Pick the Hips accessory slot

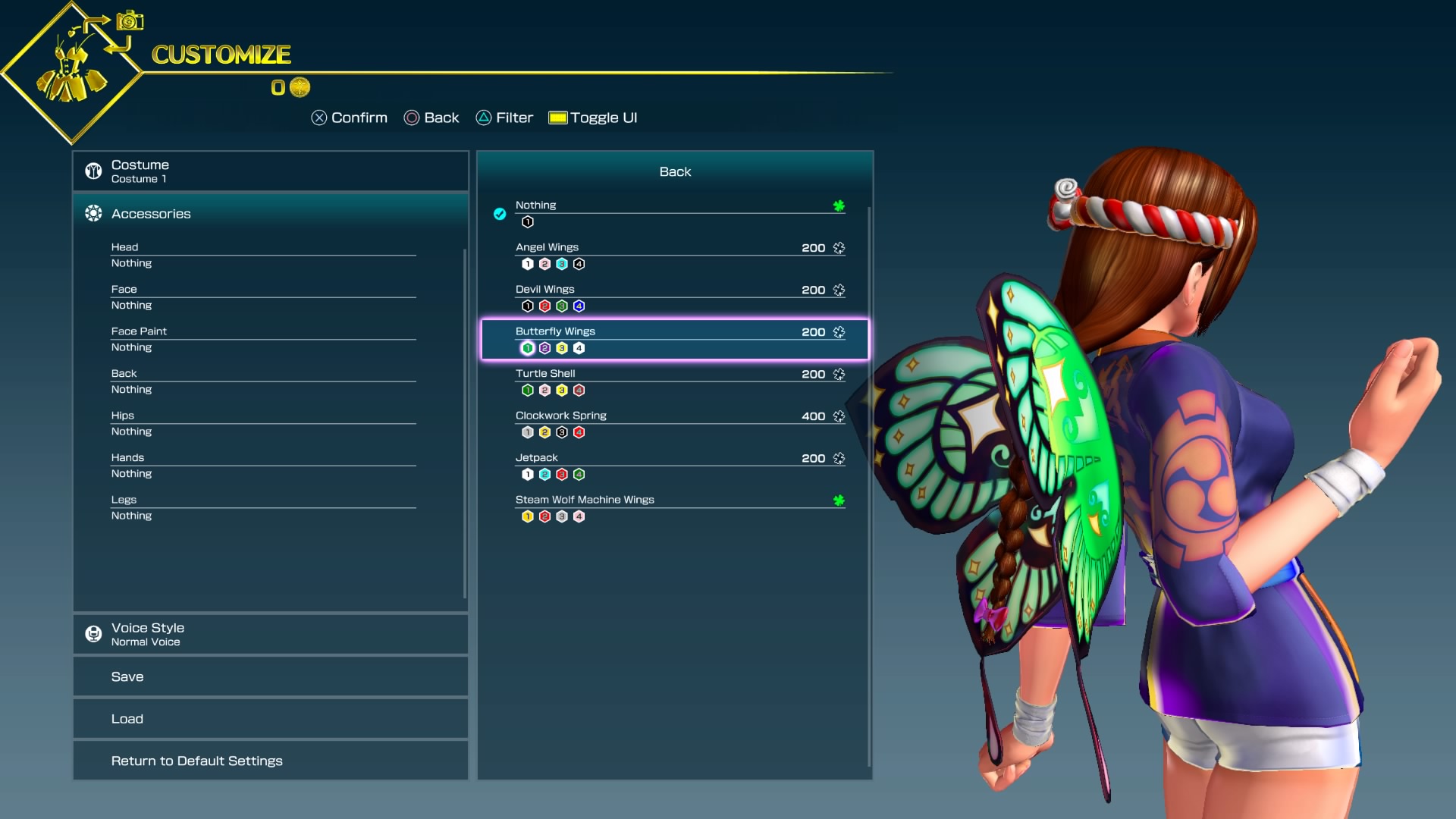coord(263,423)
